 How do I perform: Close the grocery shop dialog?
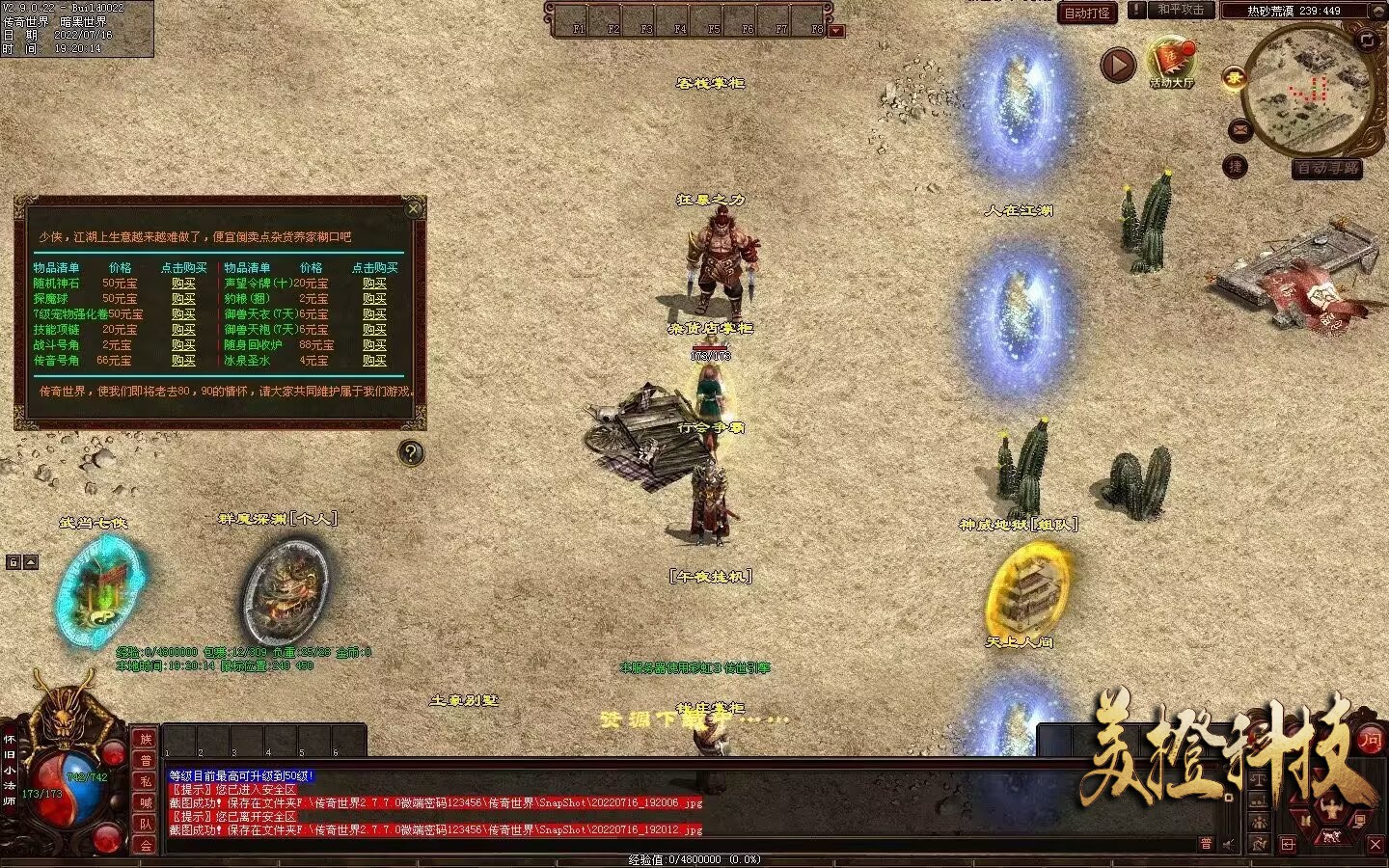[414, 208]
